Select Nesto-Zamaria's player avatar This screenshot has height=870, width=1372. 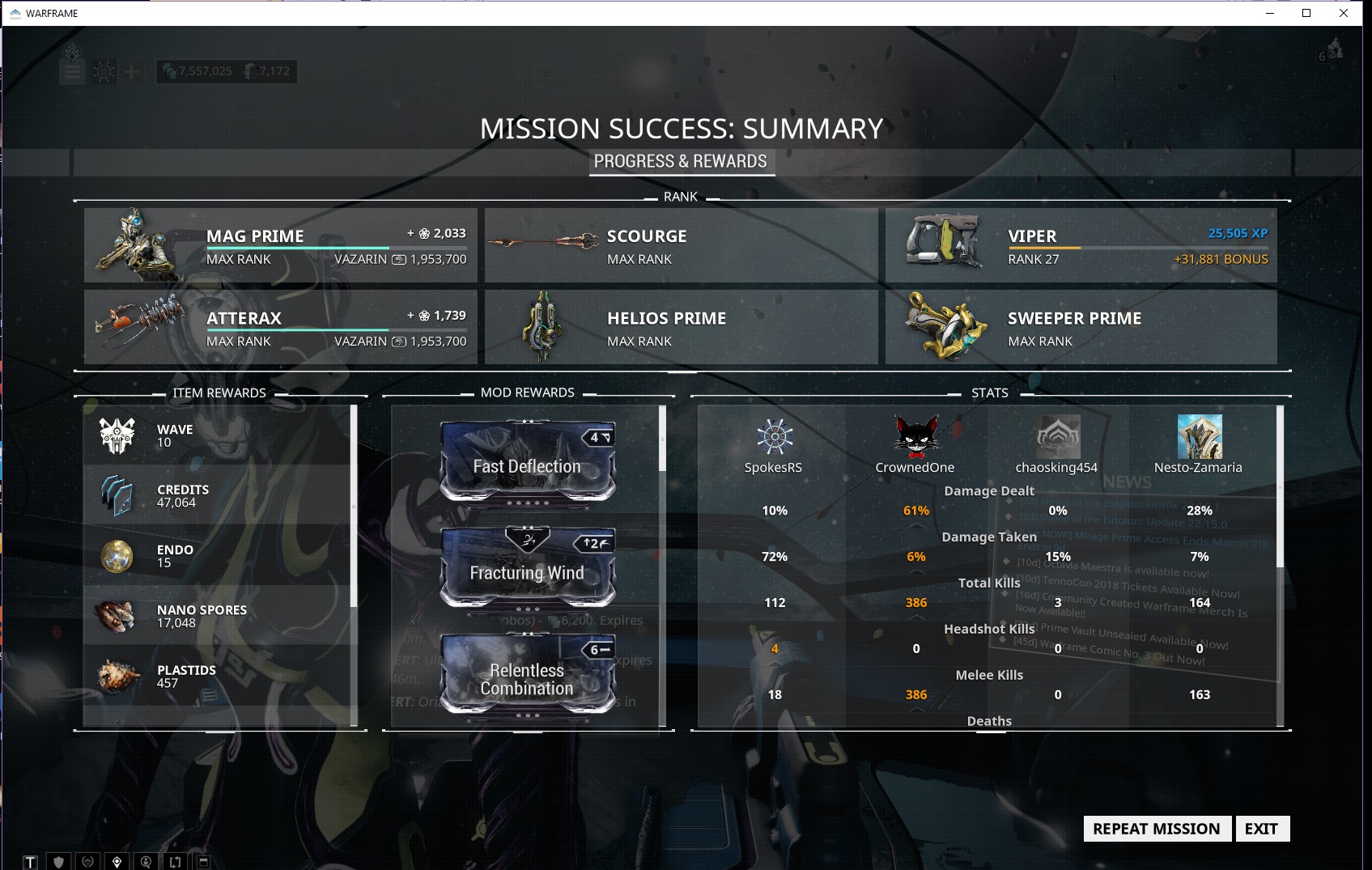click(x=1199, y=437)
